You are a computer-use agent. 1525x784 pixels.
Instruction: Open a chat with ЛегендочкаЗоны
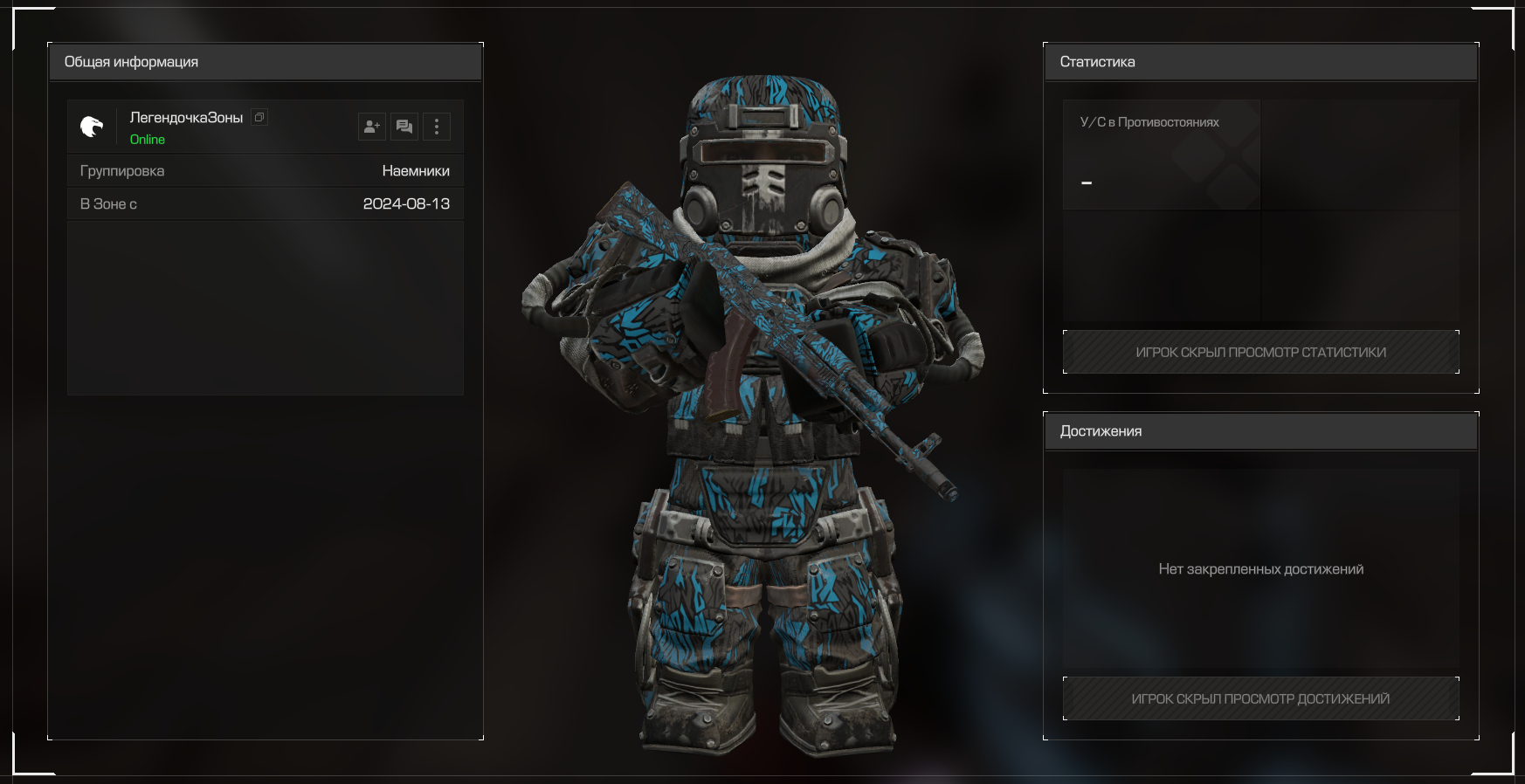coord(404,127)
